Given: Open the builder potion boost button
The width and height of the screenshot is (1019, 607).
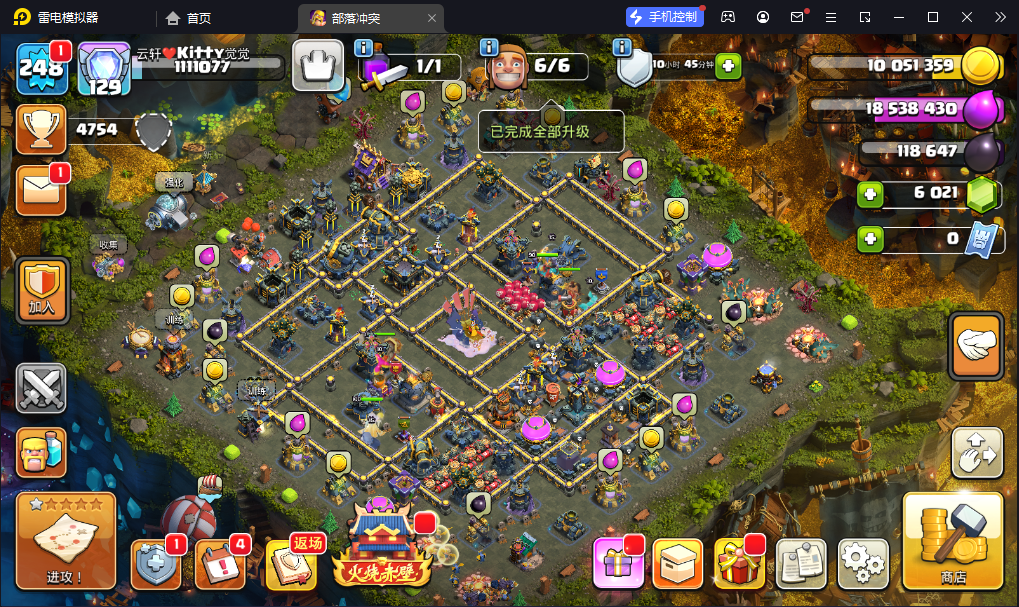Looking at the screenshot, I should tap(41, 453).
